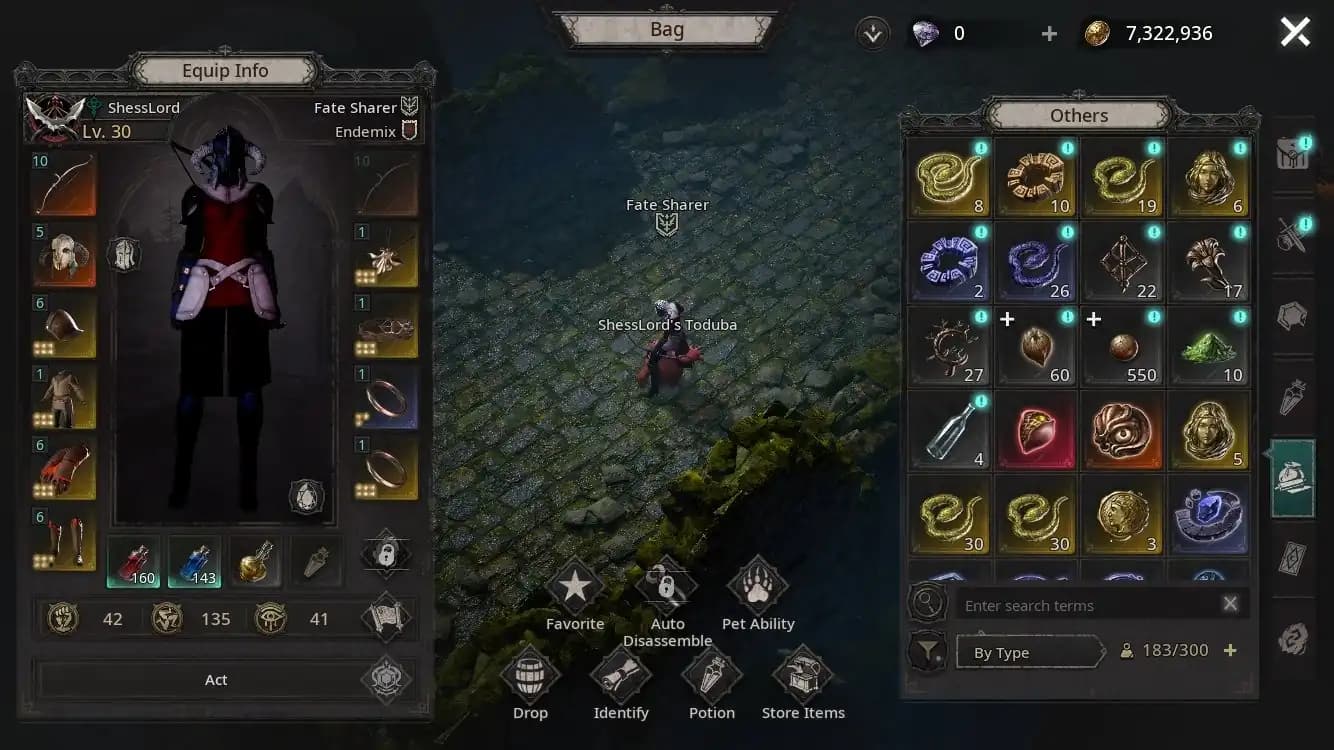
Task: Click the search terms input field
Action: (x=1085, y=605)
